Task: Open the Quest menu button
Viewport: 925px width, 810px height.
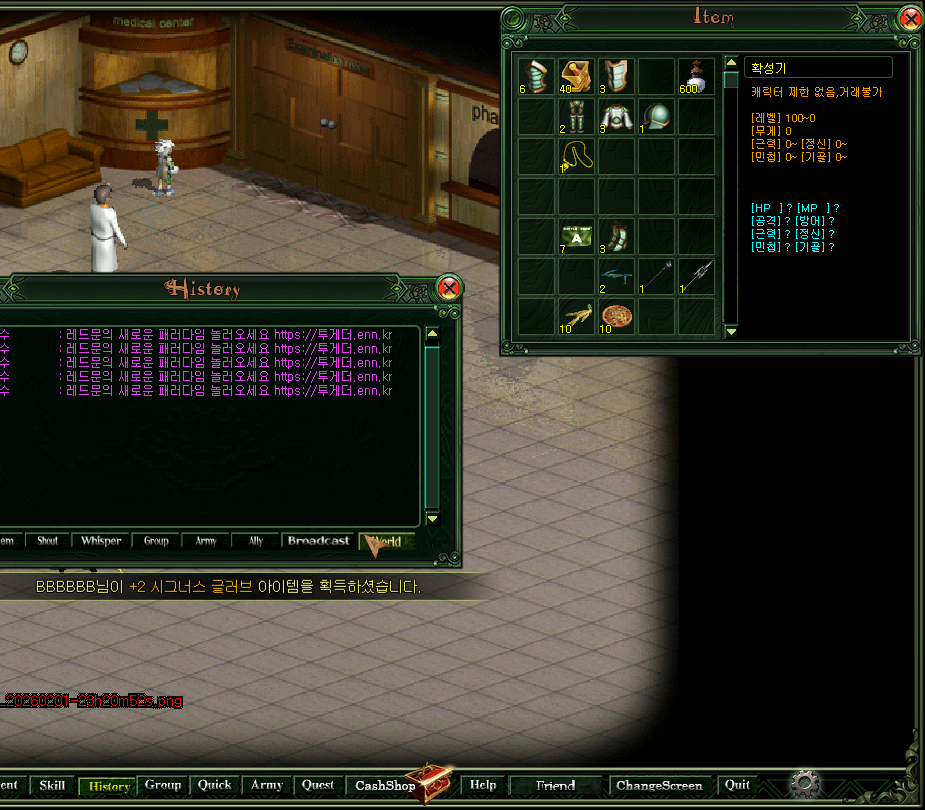Action: 318,786
